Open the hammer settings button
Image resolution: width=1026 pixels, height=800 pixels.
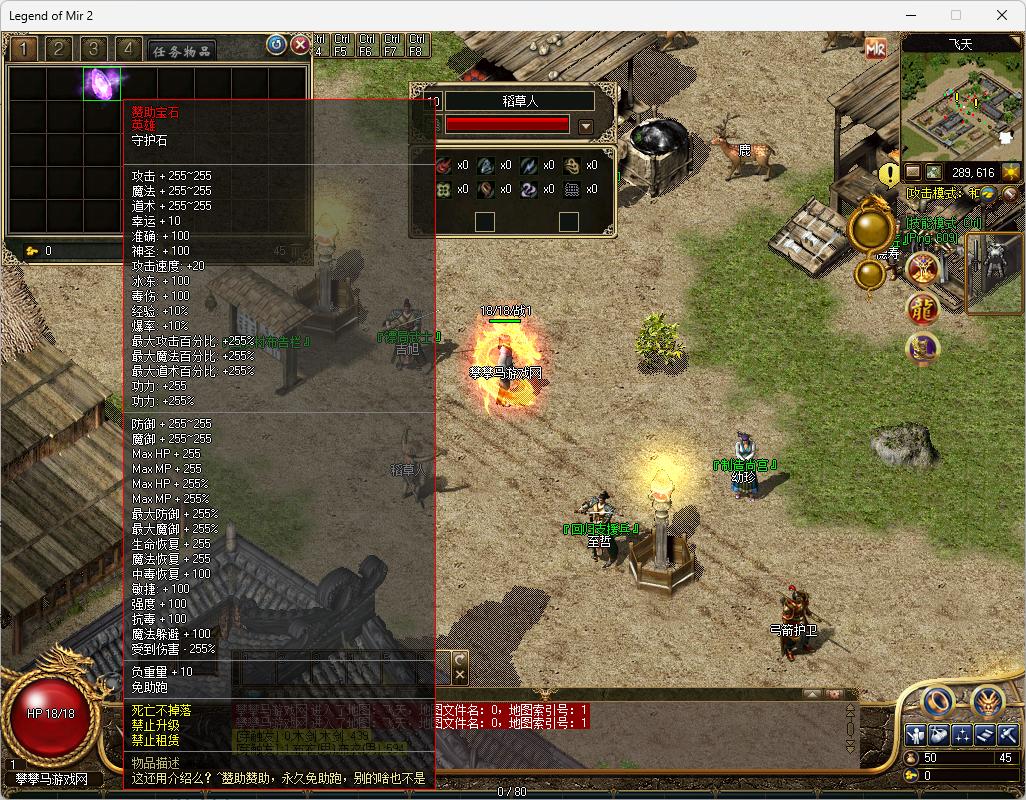[1008, 735]
